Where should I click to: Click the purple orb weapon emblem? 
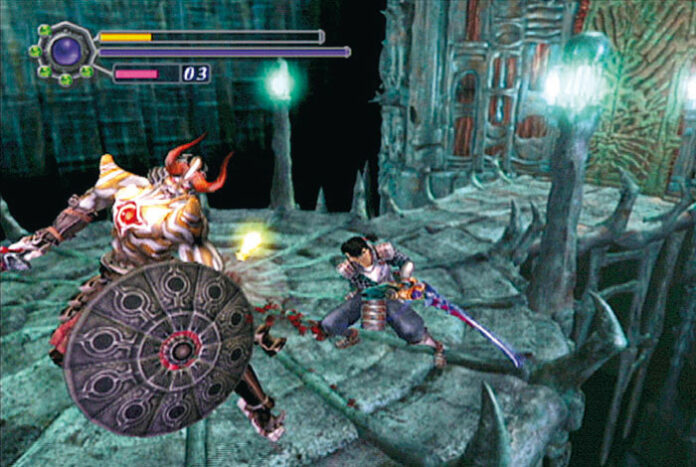click(x=67, y=50)
